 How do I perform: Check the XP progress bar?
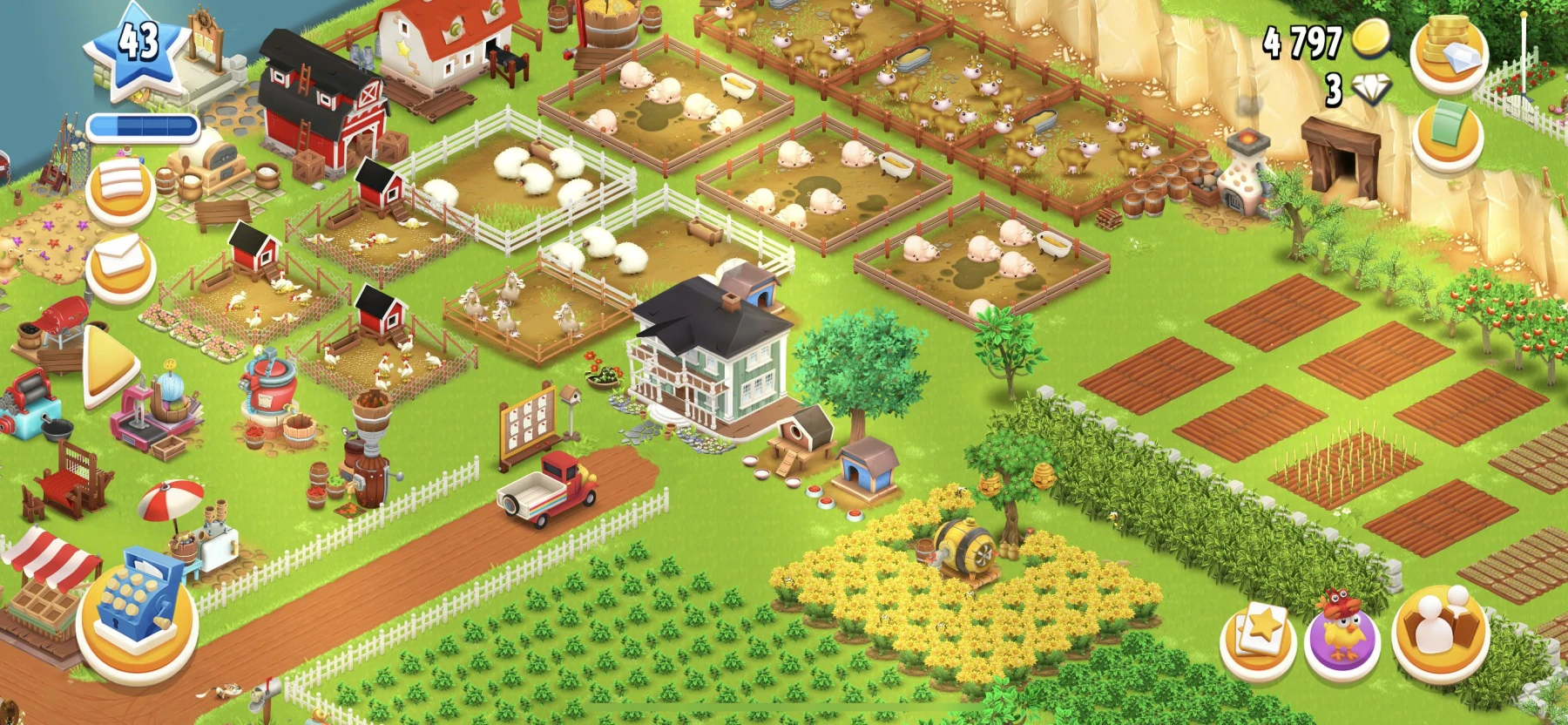[144, 125]
